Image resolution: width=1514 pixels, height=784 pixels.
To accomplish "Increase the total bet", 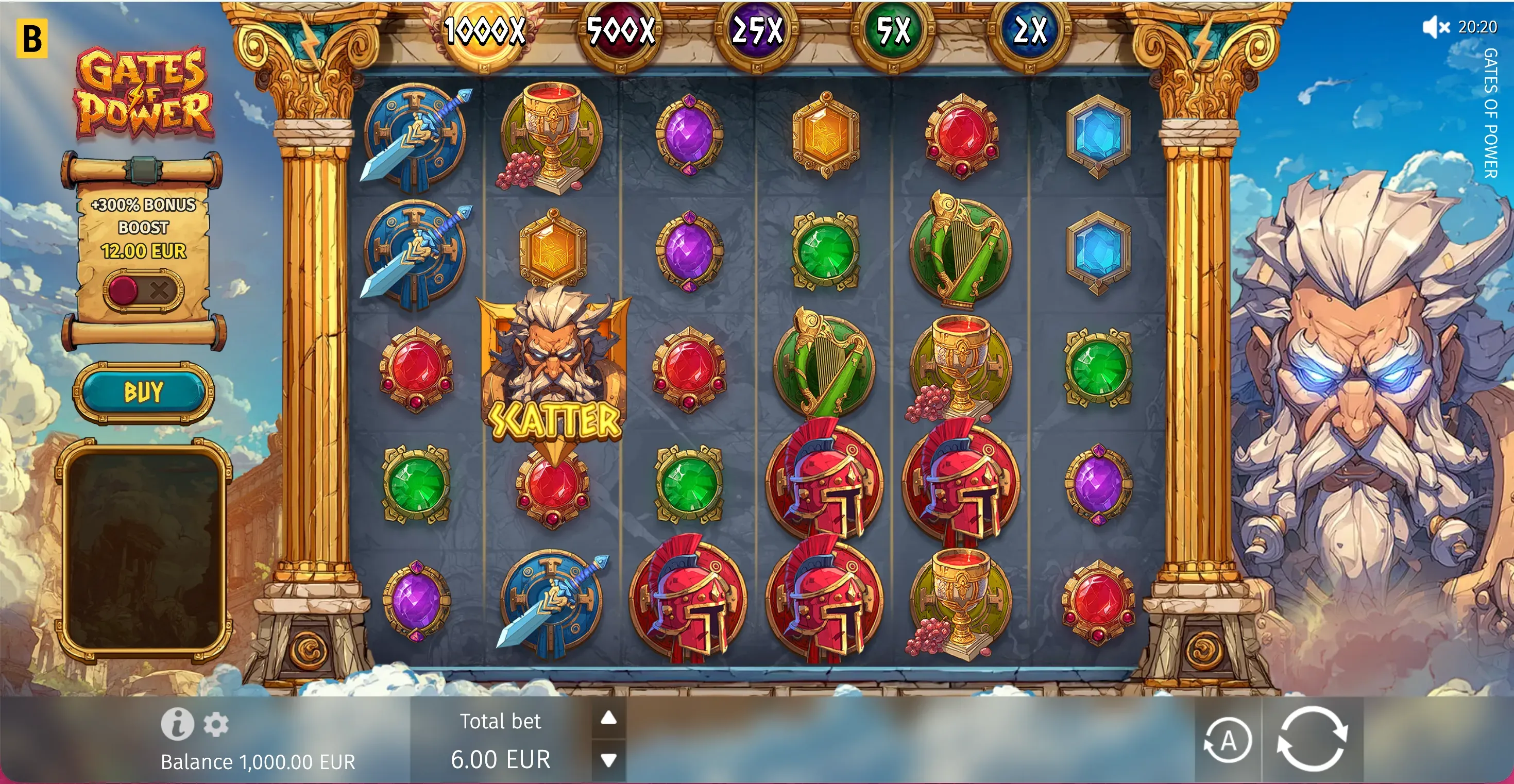I will pos(608,718).
